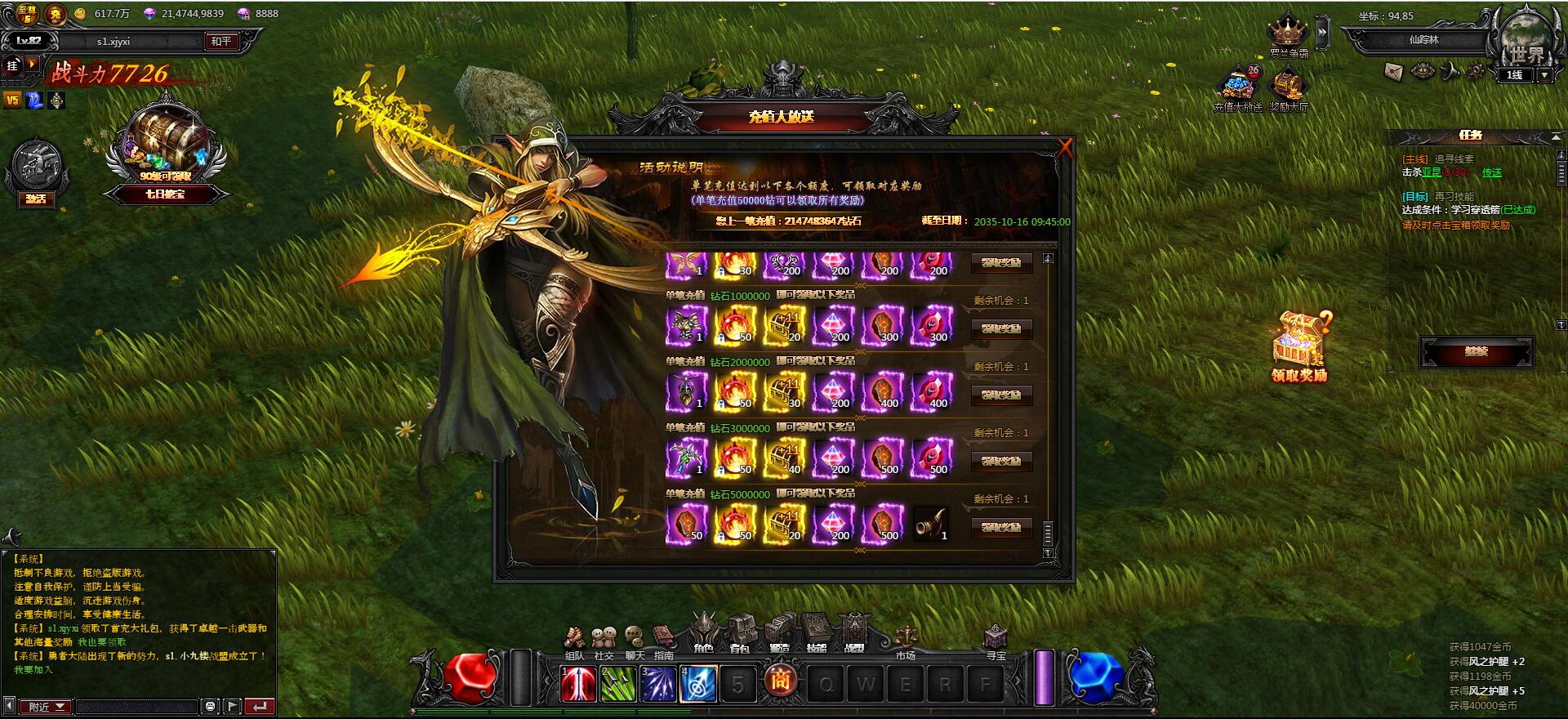Screen dimensions: 1568x719
Task: Toggle the 挂 auto-hang mode button
Action: click(11, 67)
